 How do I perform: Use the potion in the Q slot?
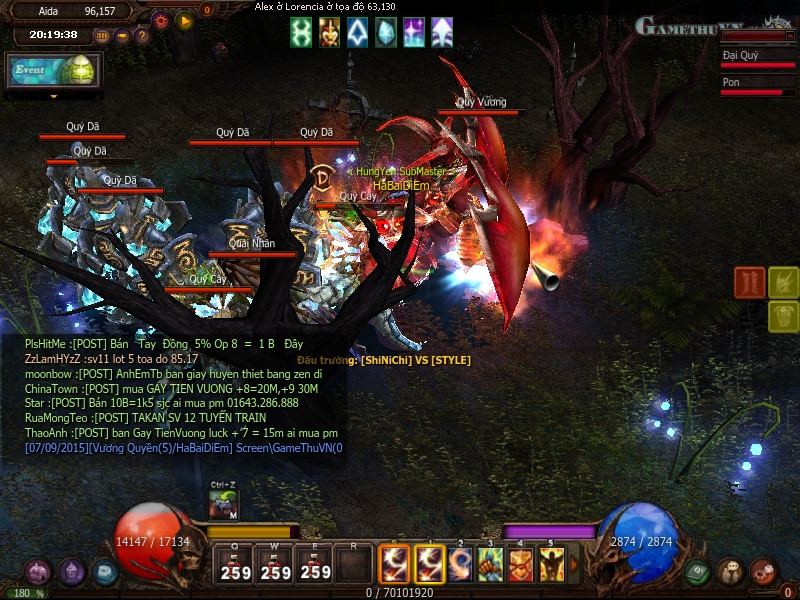pyautogui.click(x=236, y=565)
